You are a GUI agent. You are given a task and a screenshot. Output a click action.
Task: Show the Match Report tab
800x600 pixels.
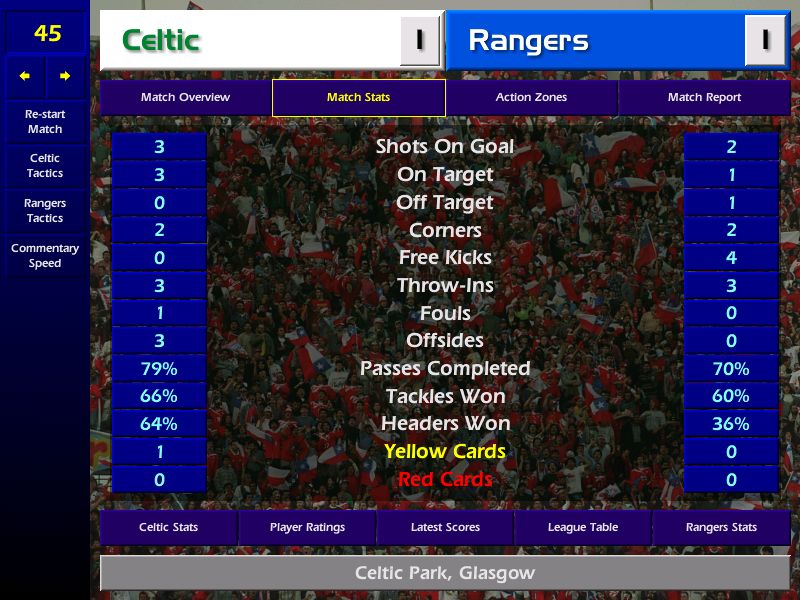[704, 97]
